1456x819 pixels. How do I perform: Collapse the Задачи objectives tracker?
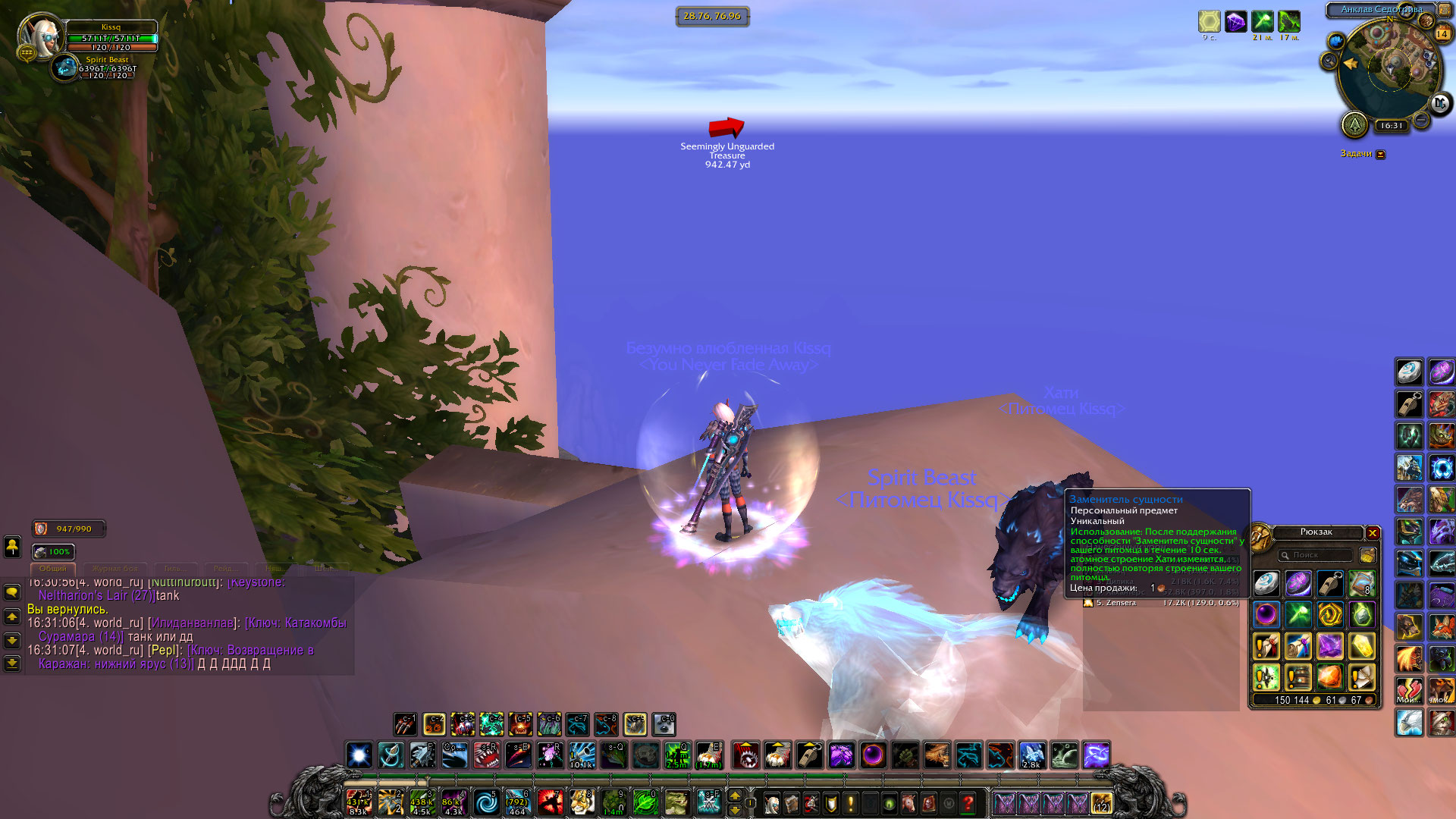pos(1381,155)
